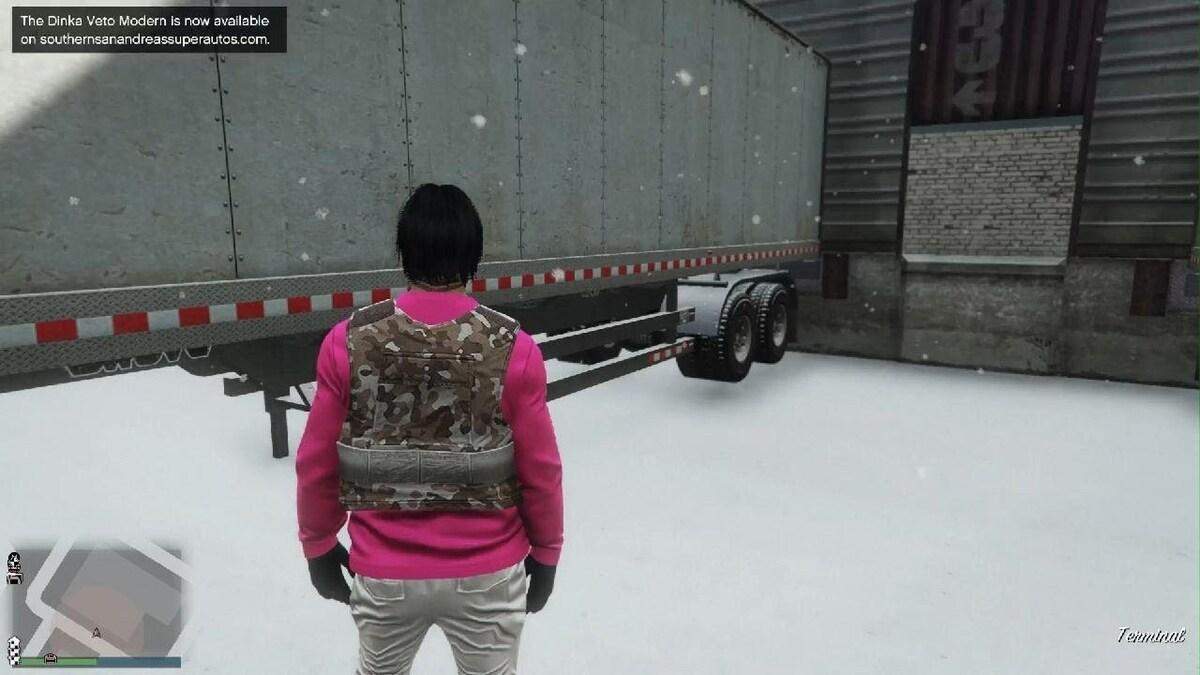Click the garage blip at the minimap's bottom edge
This screenshot has height=675, width=1200.
point(52,657)
